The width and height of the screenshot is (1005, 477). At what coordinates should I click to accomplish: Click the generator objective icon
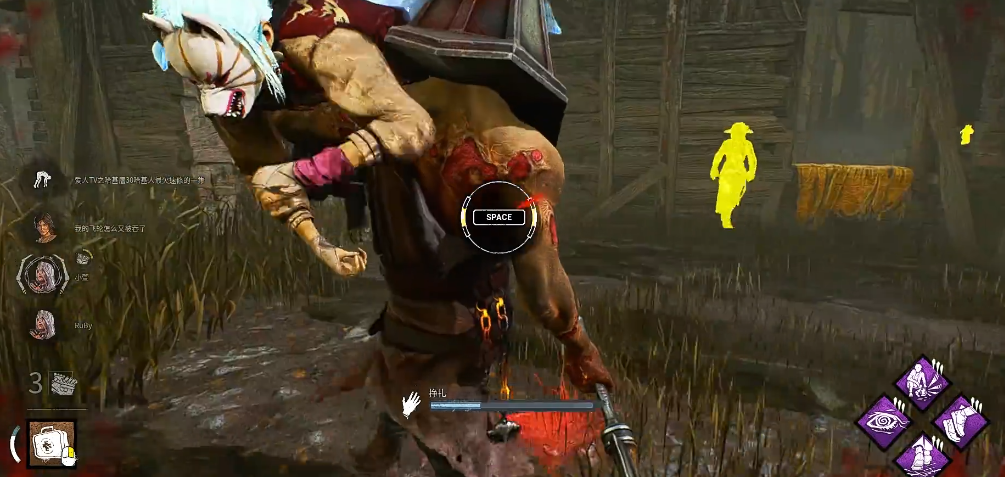coord(63,382)
